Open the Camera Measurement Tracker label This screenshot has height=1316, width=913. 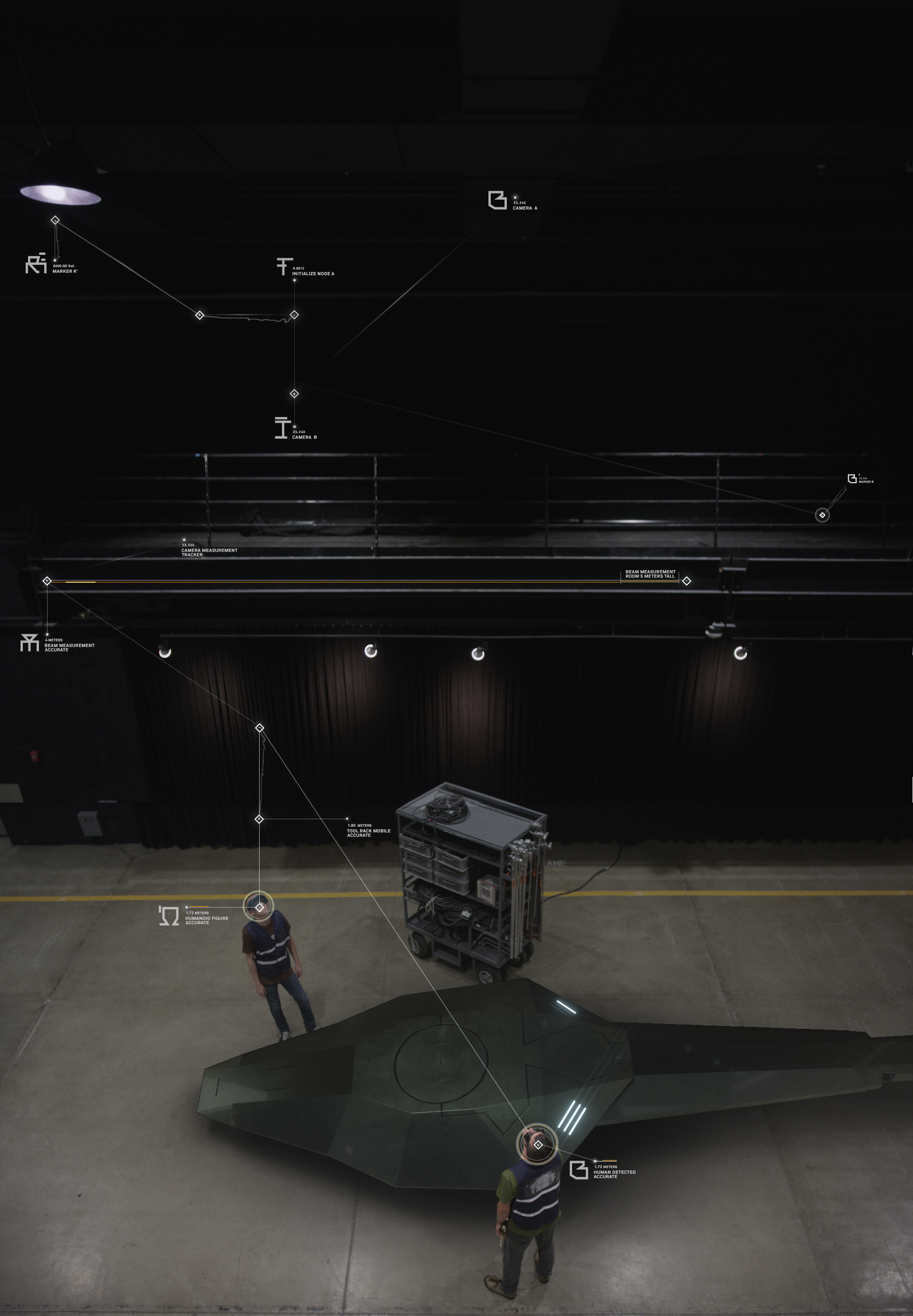[209, 552]
